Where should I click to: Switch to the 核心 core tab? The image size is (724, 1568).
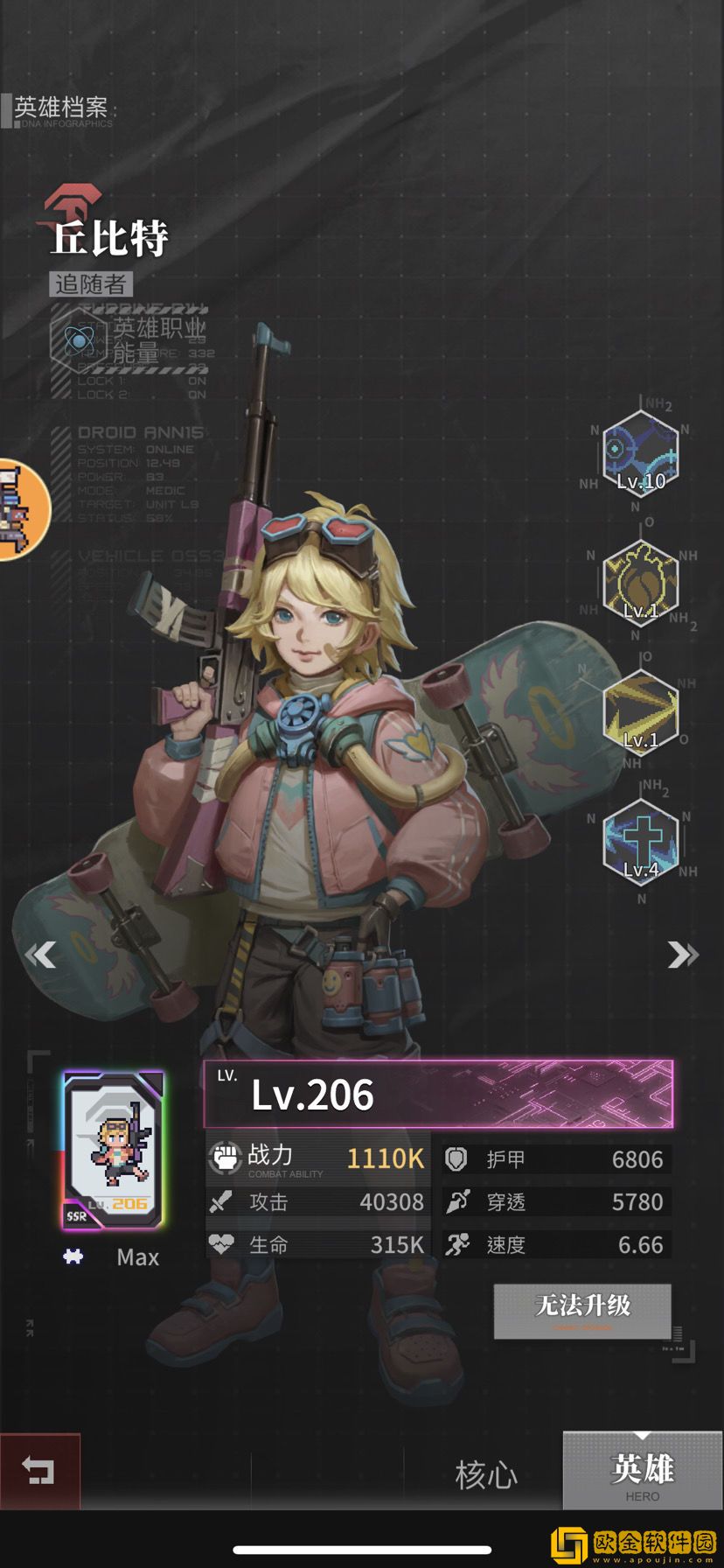point(485,1474)
